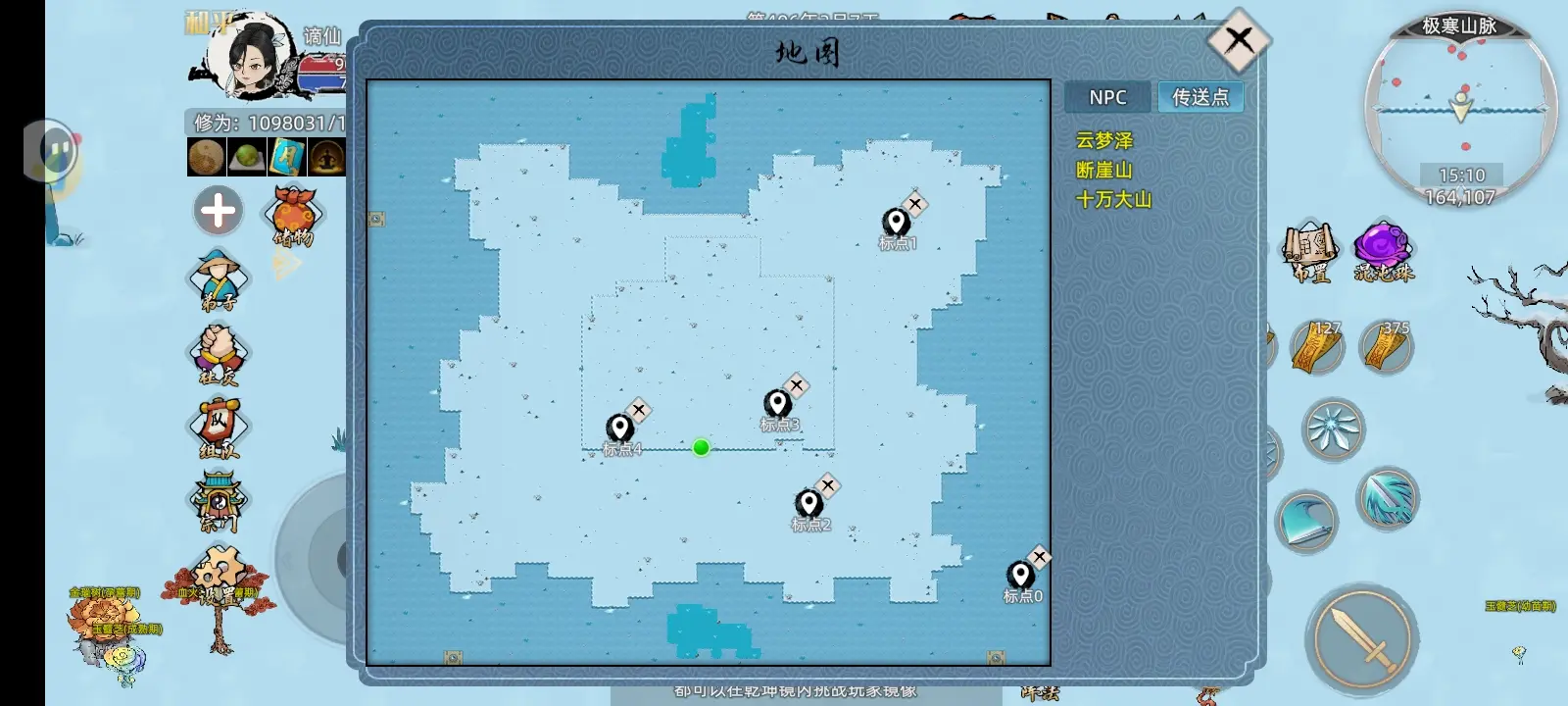The image size is (1568, 706).
Task: Choose the 云梦泽 teleport destination
Action: pyautogui.click(x=1103, y=141)
